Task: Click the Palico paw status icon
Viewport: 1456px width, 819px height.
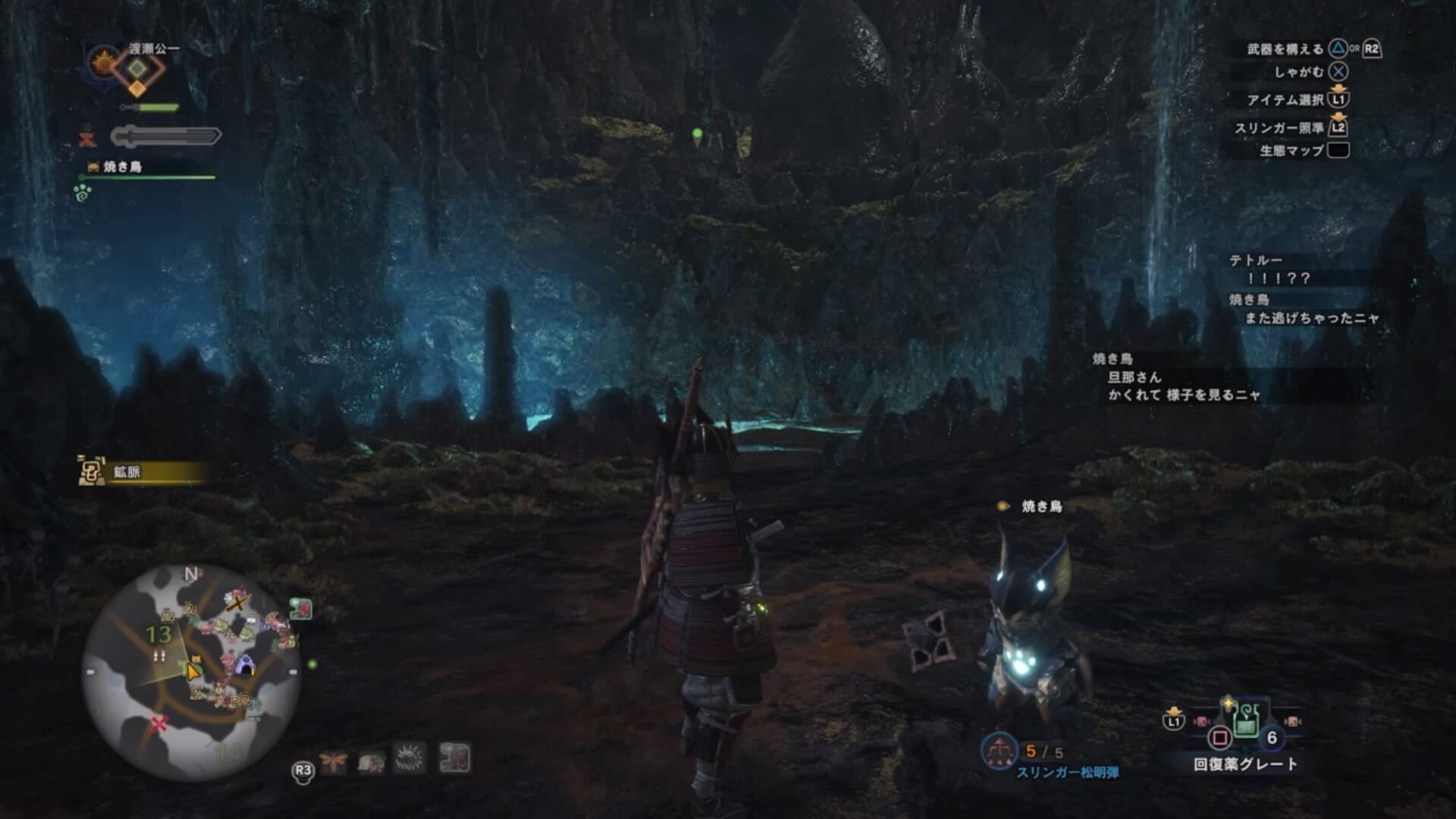Action: (83, 193)
